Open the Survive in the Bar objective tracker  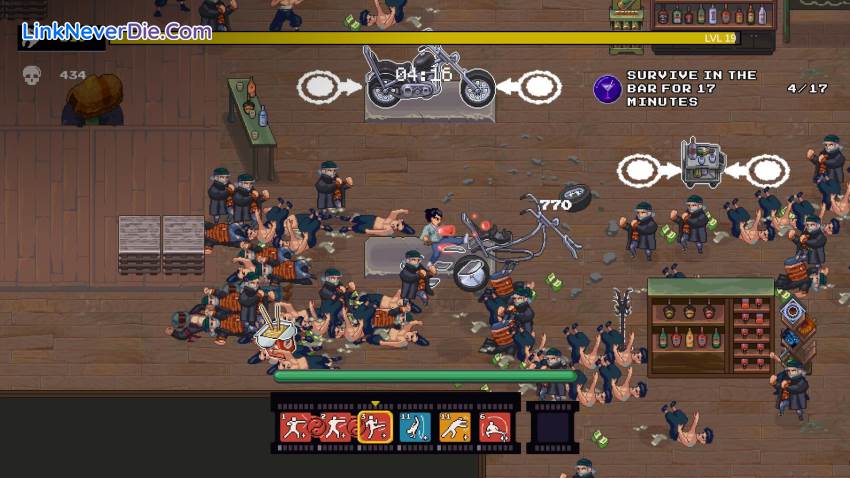pos(690,88)
